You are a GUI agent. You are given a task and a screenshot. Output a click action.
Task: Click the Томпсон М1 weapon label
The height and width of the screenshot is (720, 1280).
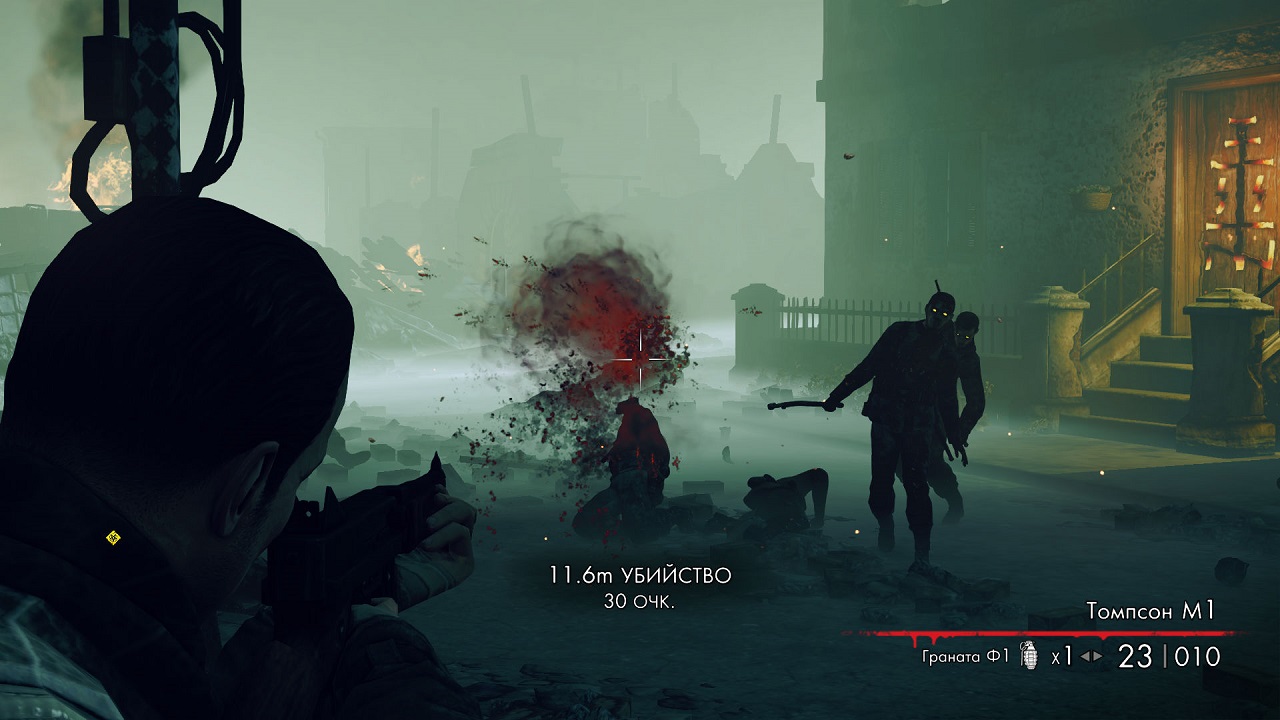pos(1150,612)
